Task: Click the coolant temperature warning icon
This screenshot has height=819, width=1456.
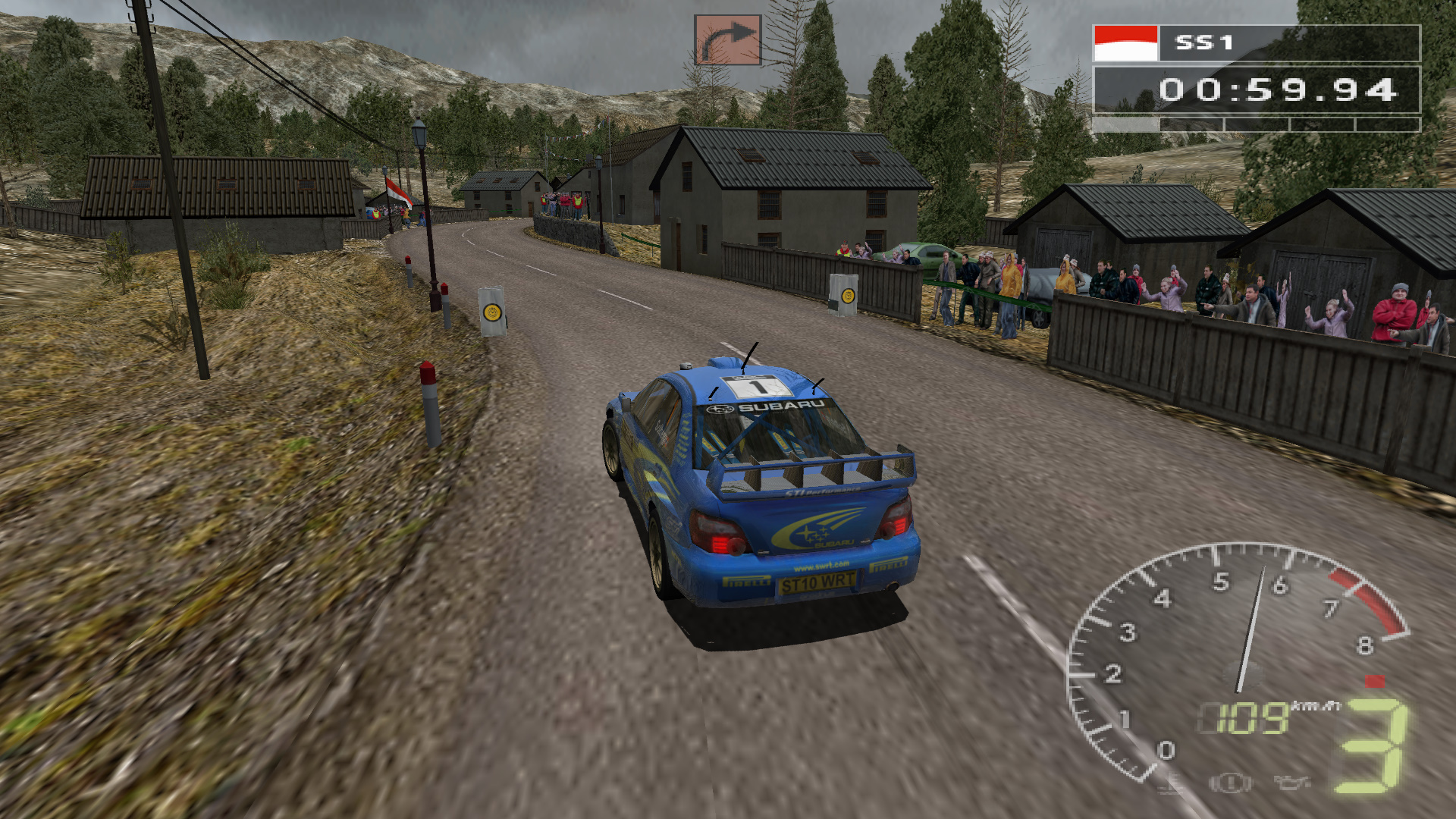Action: (1172, 782)
